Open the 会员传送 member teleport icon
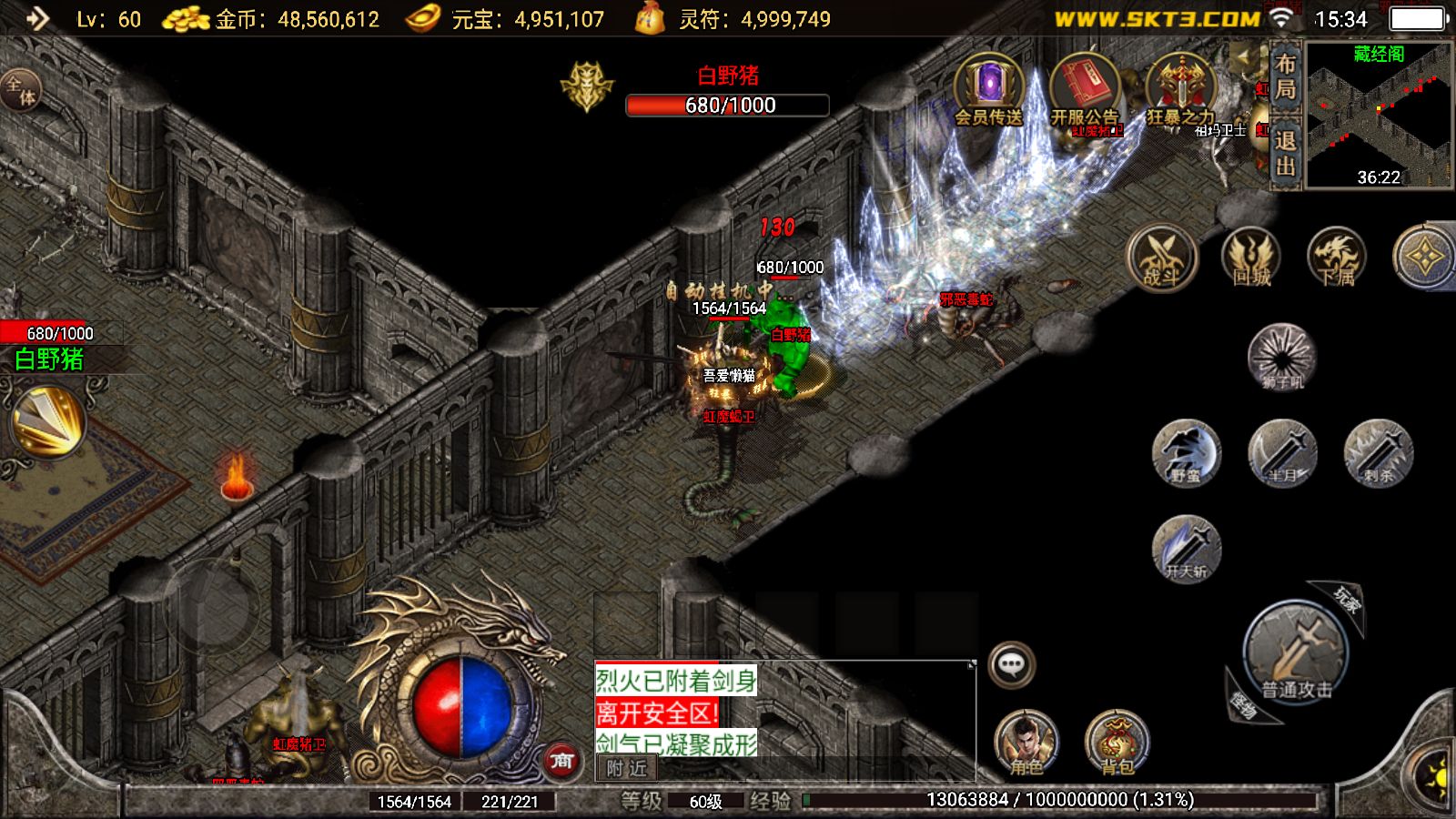 tap(988, 89)
